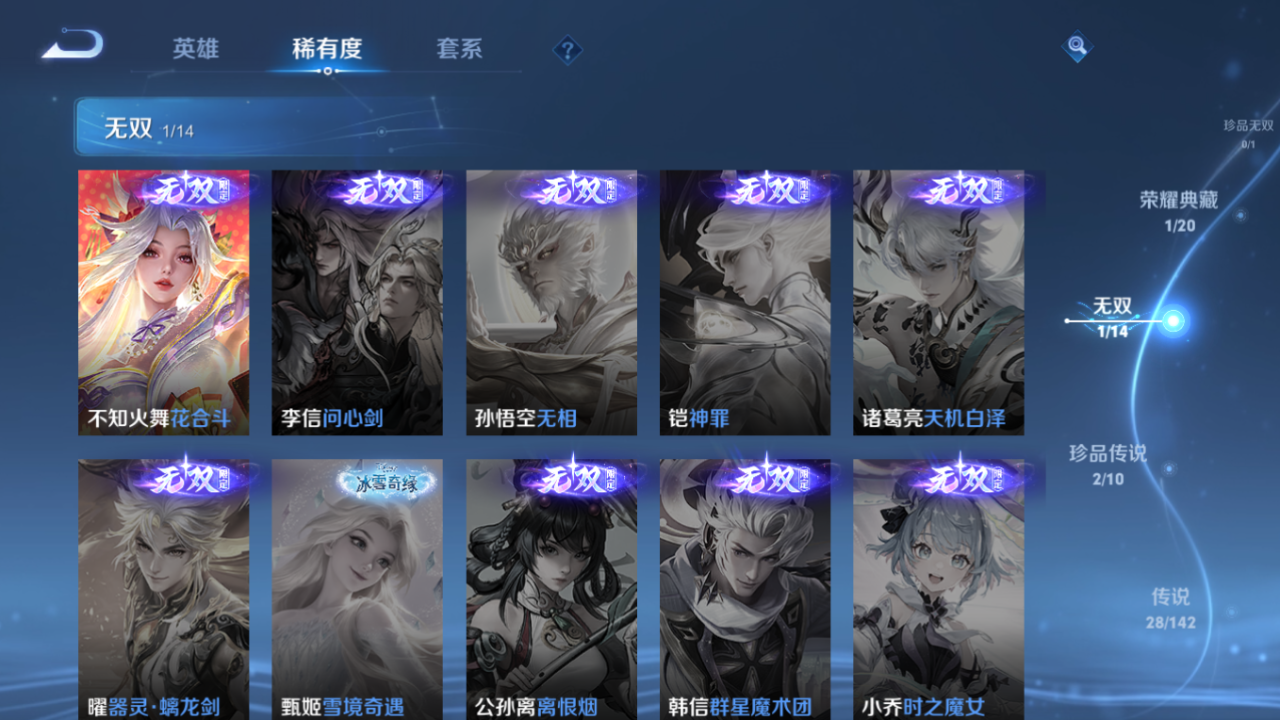
Task: Open the 诸葛亮天机白泽 skin thumbnail
Action: click(x=938, y=300)
